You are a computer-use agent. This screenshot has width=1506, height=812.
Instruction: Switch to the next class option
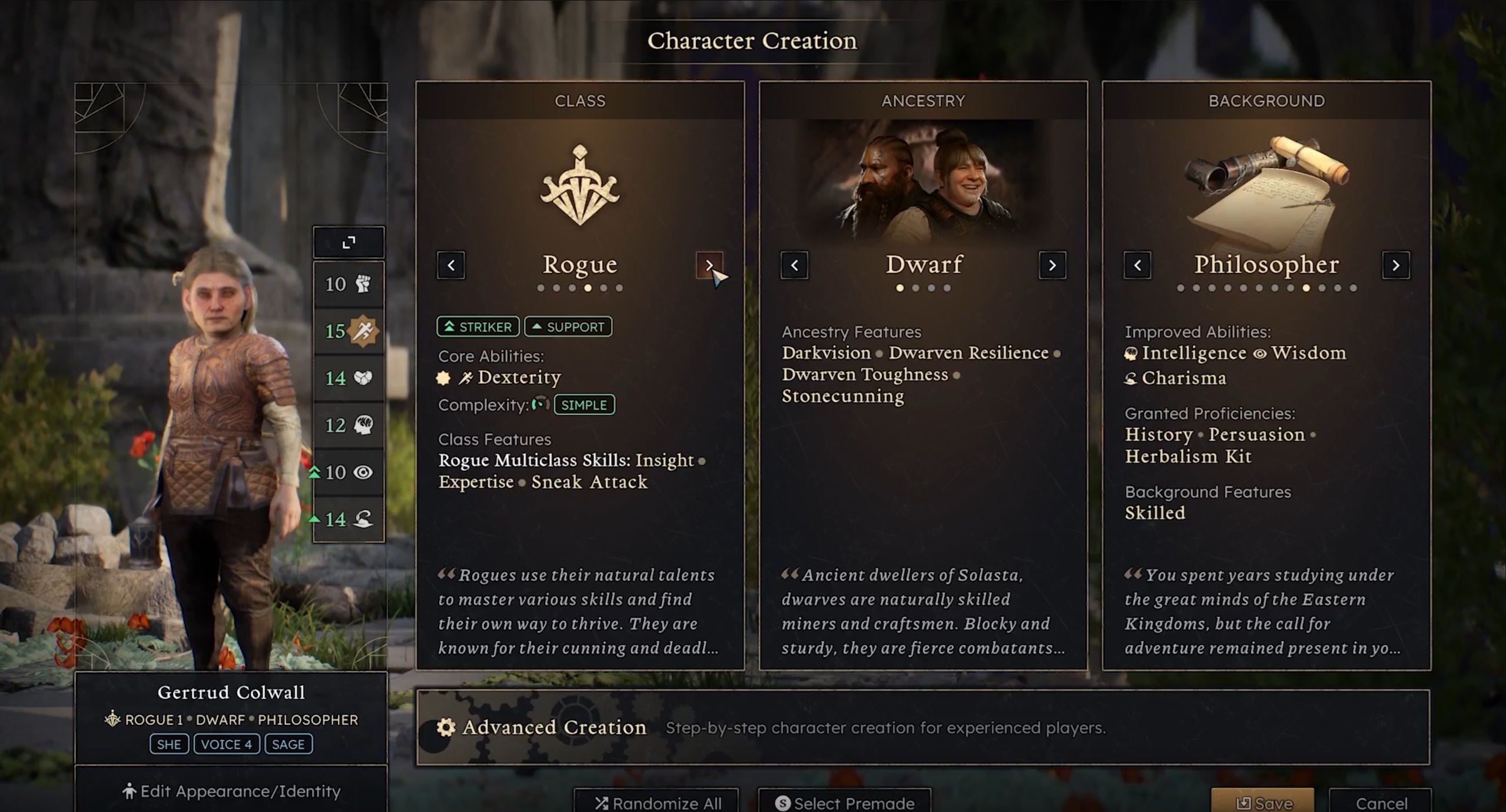pyautogui.click(x=709, y=265)
